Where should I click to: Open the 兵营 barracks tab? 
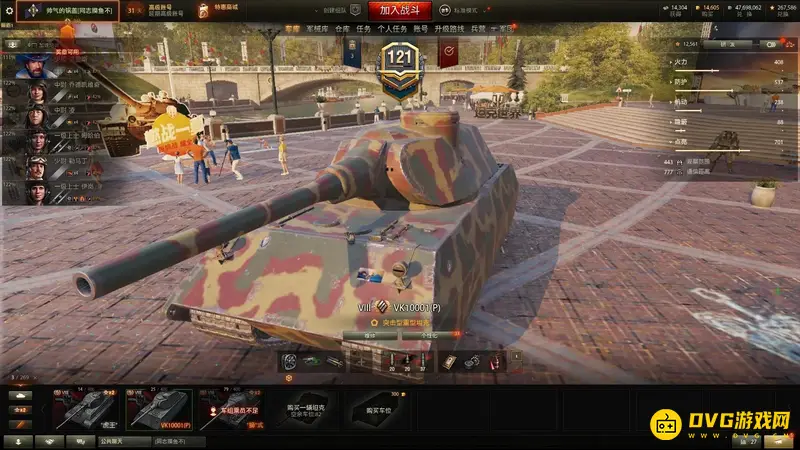coord(477,29)
